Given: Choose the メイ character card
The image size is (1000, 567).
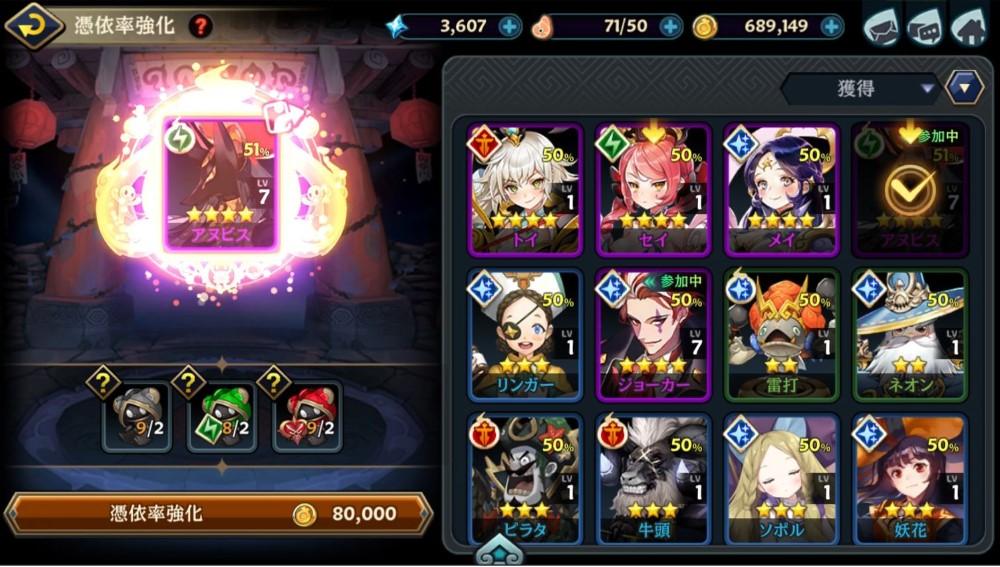Looking at the screenshot, I should 781,190.
